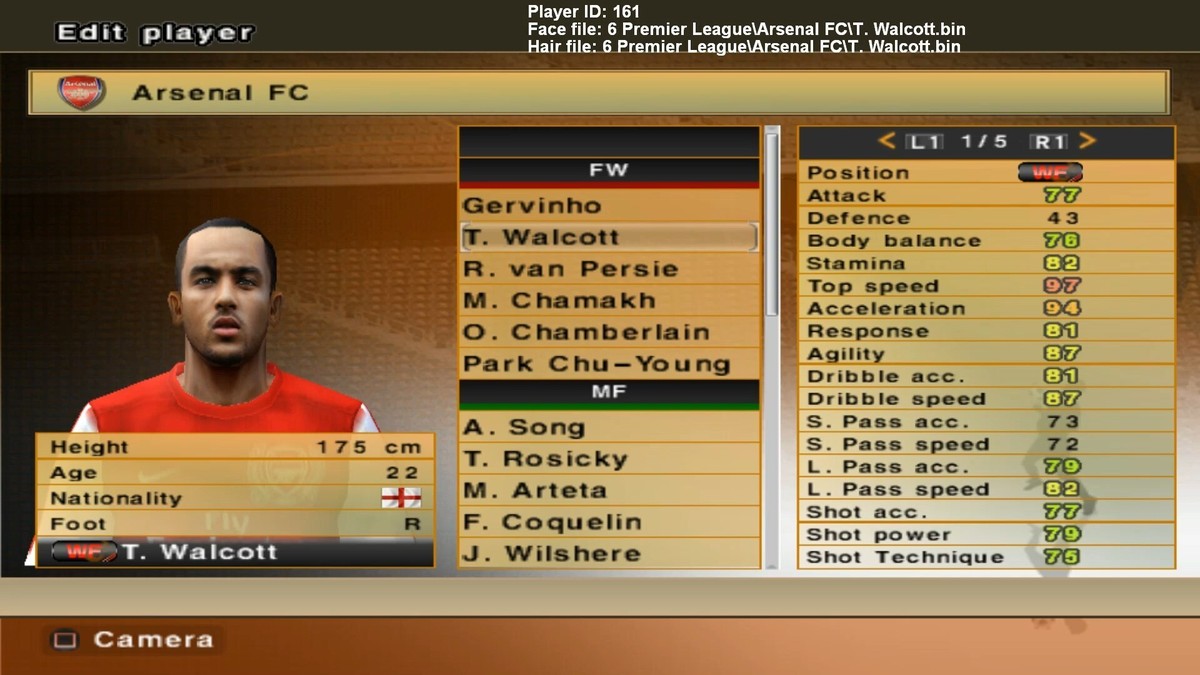
Task: Choose the Shot Technique stat row
Action: (x=985, y=557)
